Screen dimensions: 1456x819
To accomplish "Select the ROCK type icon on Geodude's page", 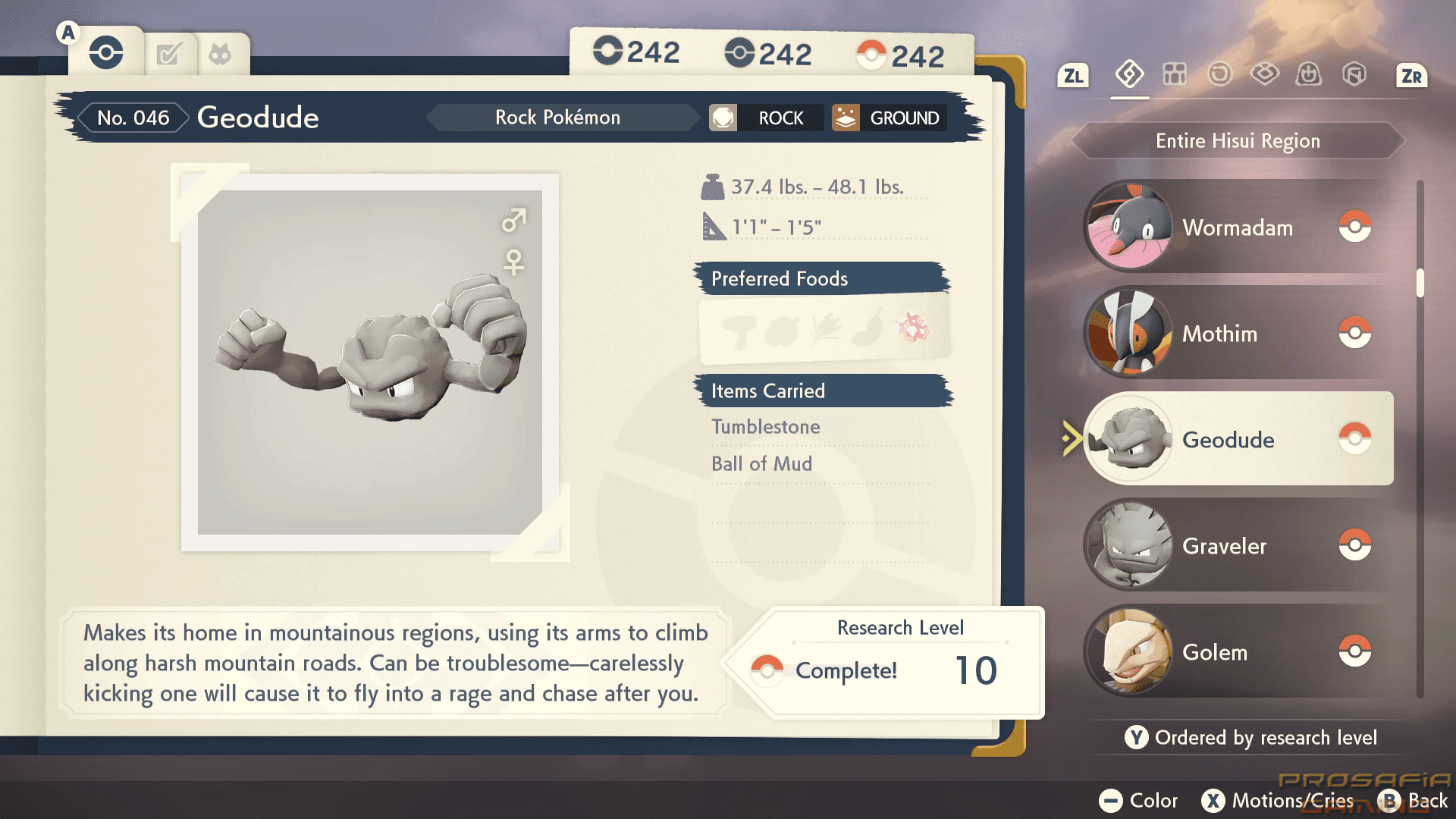I will click(723, 118).
